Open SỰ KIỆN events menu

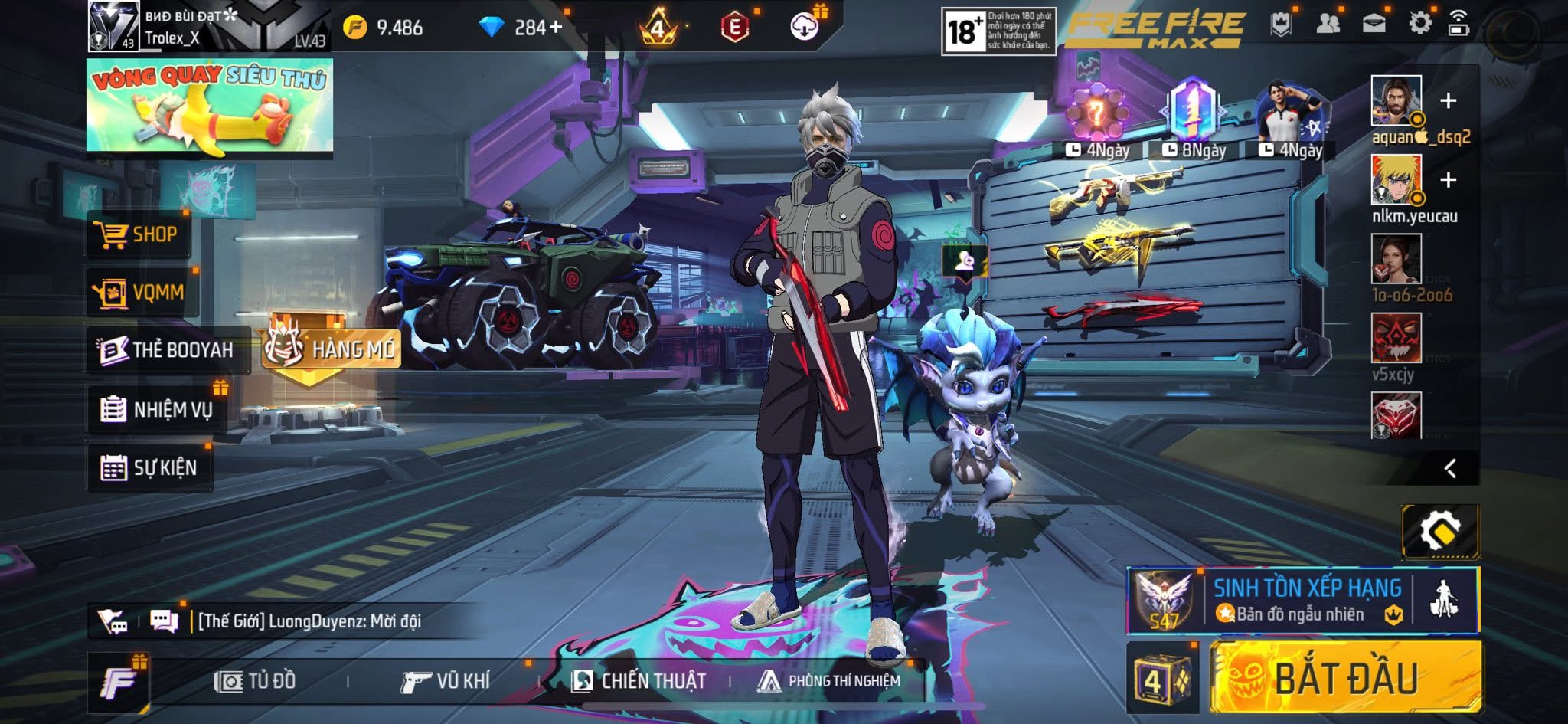(x=149, y=467)
